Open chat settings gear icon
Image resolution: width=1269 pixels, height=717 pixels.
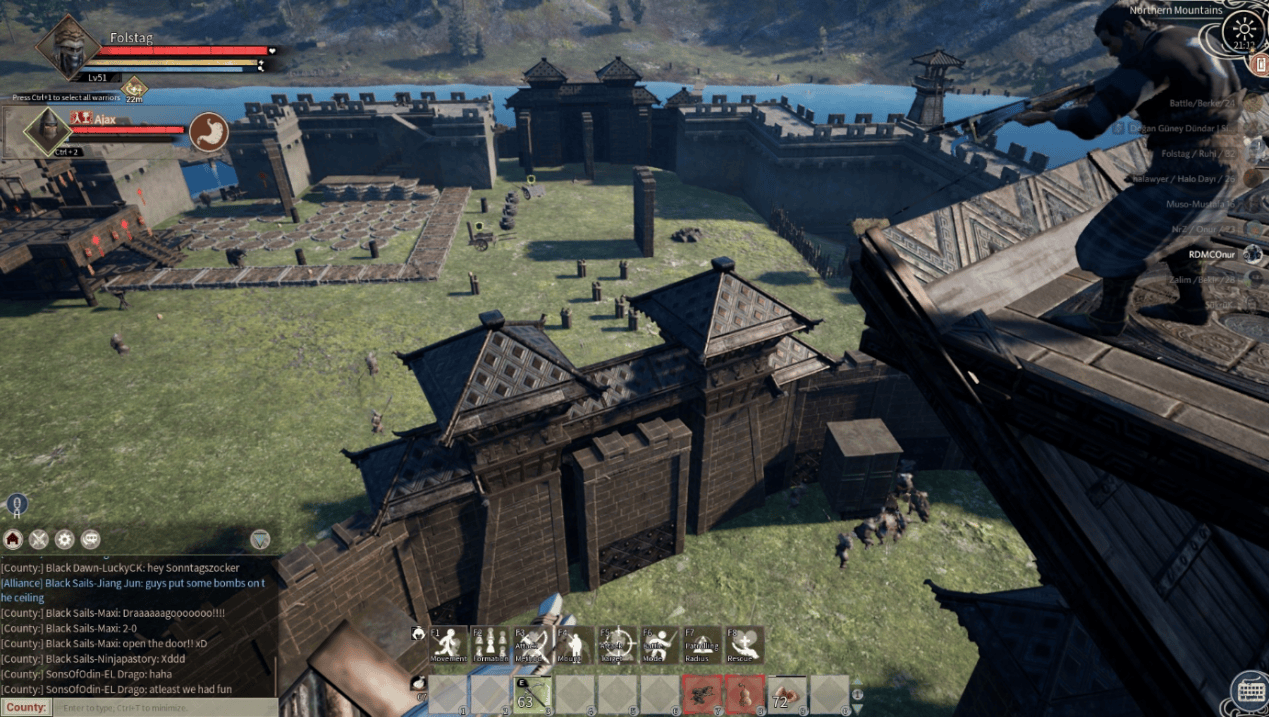point(65,539)
